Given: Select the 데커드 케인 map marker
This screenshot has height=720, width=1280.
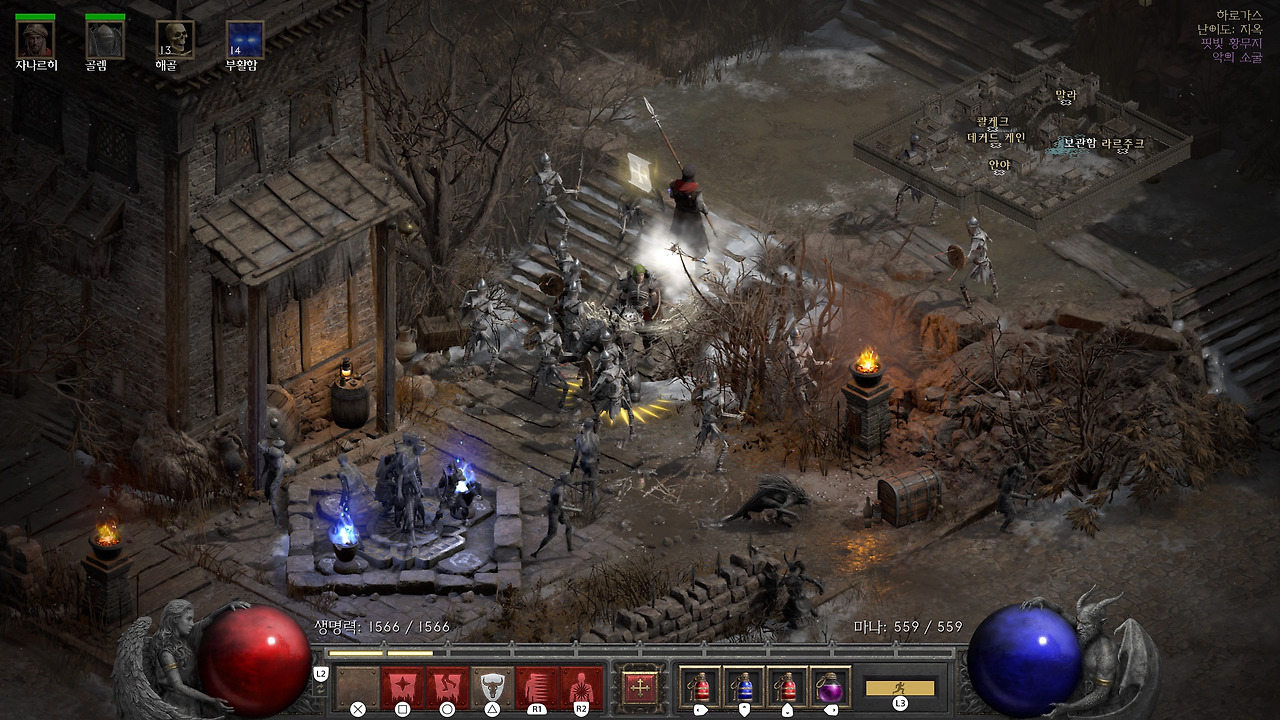Looking at the screenshot, I should tap(996, 138).
